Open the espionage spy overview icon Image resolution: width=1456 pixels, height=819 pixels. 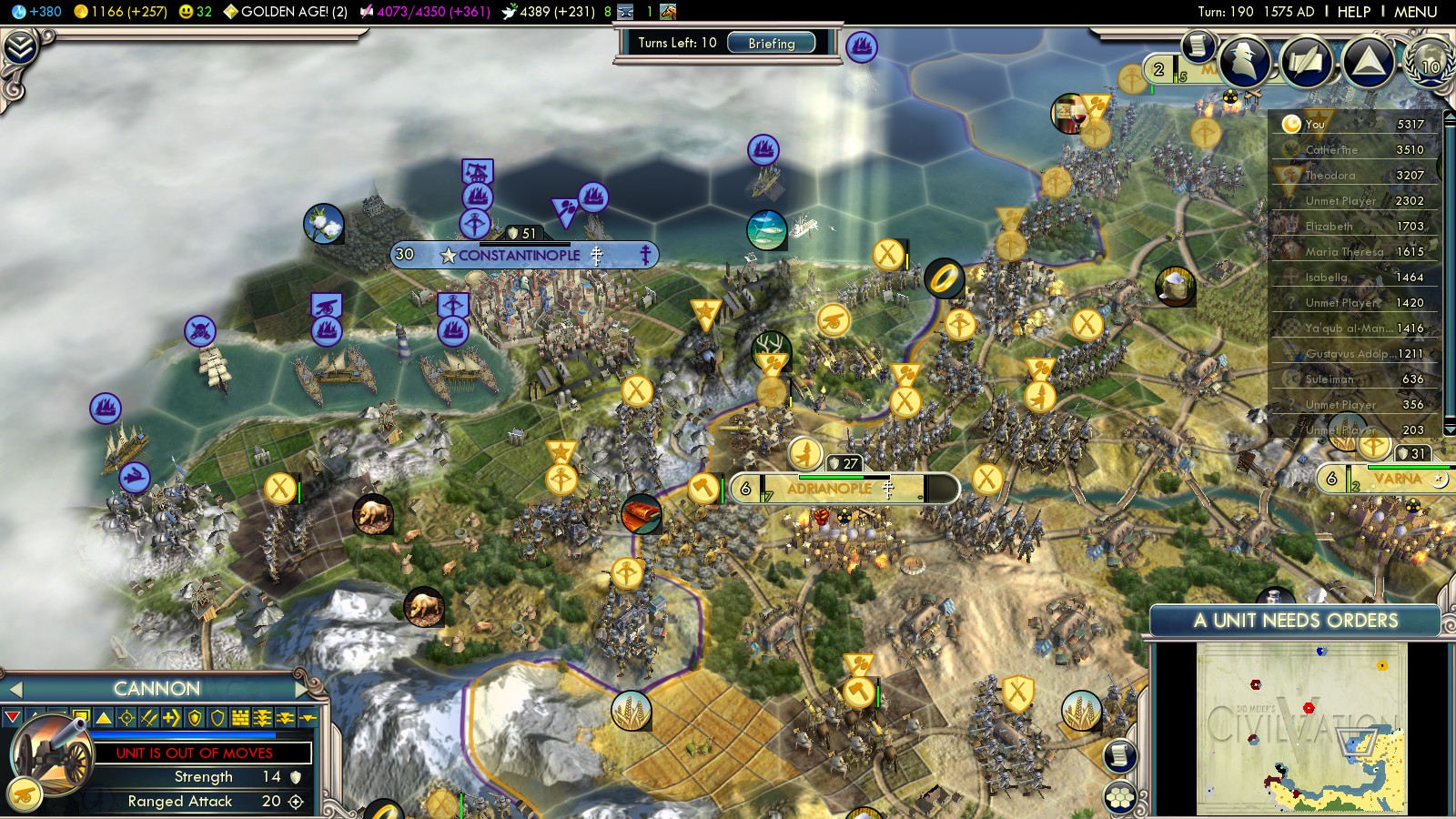(x=1244, y=60)
